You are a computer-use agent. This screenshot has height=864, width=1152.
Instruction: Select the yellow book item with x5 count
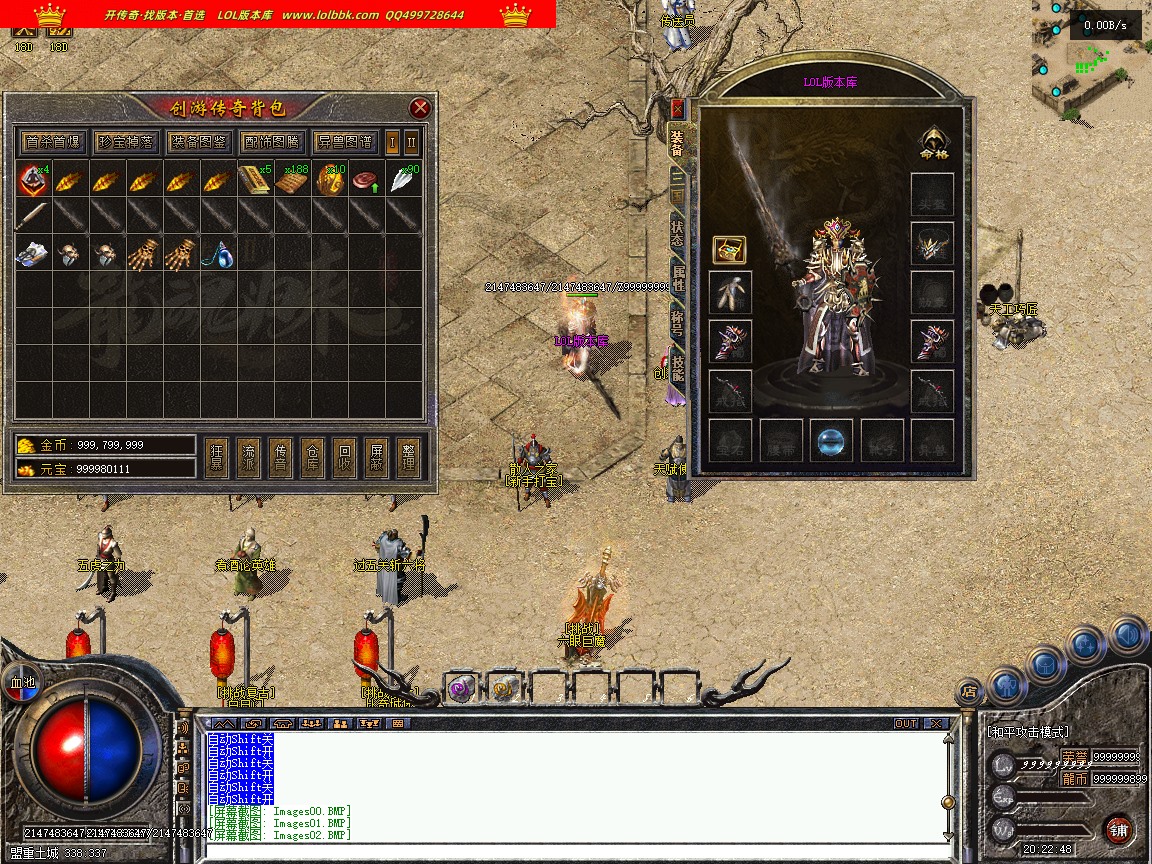(x=255, y=180)
